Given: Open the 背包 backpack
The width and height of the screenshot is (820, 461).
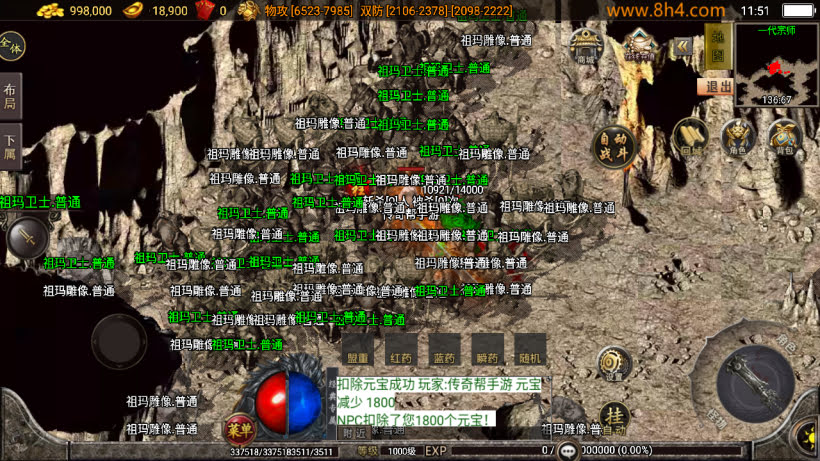Looking at the screenshot, I should pos(784,137).
